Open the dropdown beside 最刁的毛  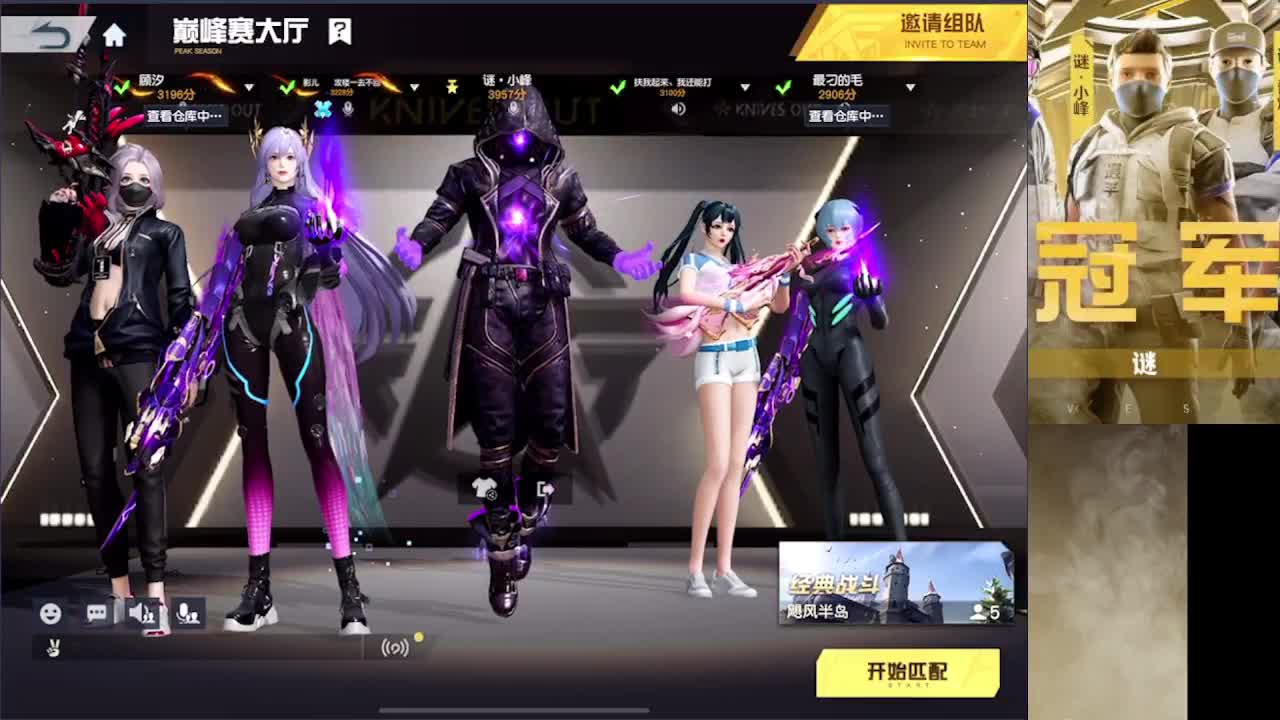coord(909,85)
